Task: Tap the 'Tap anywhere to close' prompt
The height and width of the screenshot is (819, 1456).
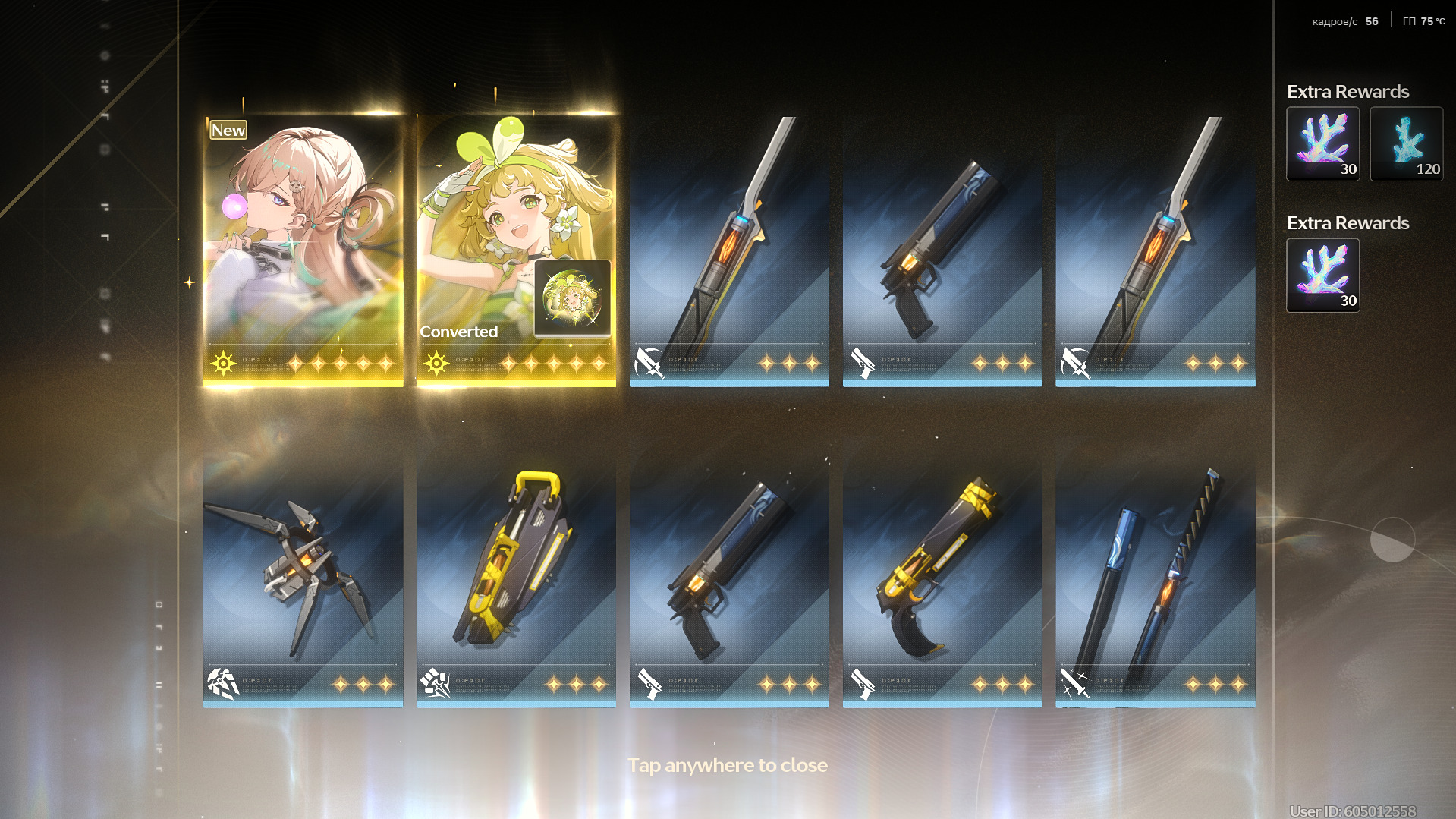Action: (727, 765)
